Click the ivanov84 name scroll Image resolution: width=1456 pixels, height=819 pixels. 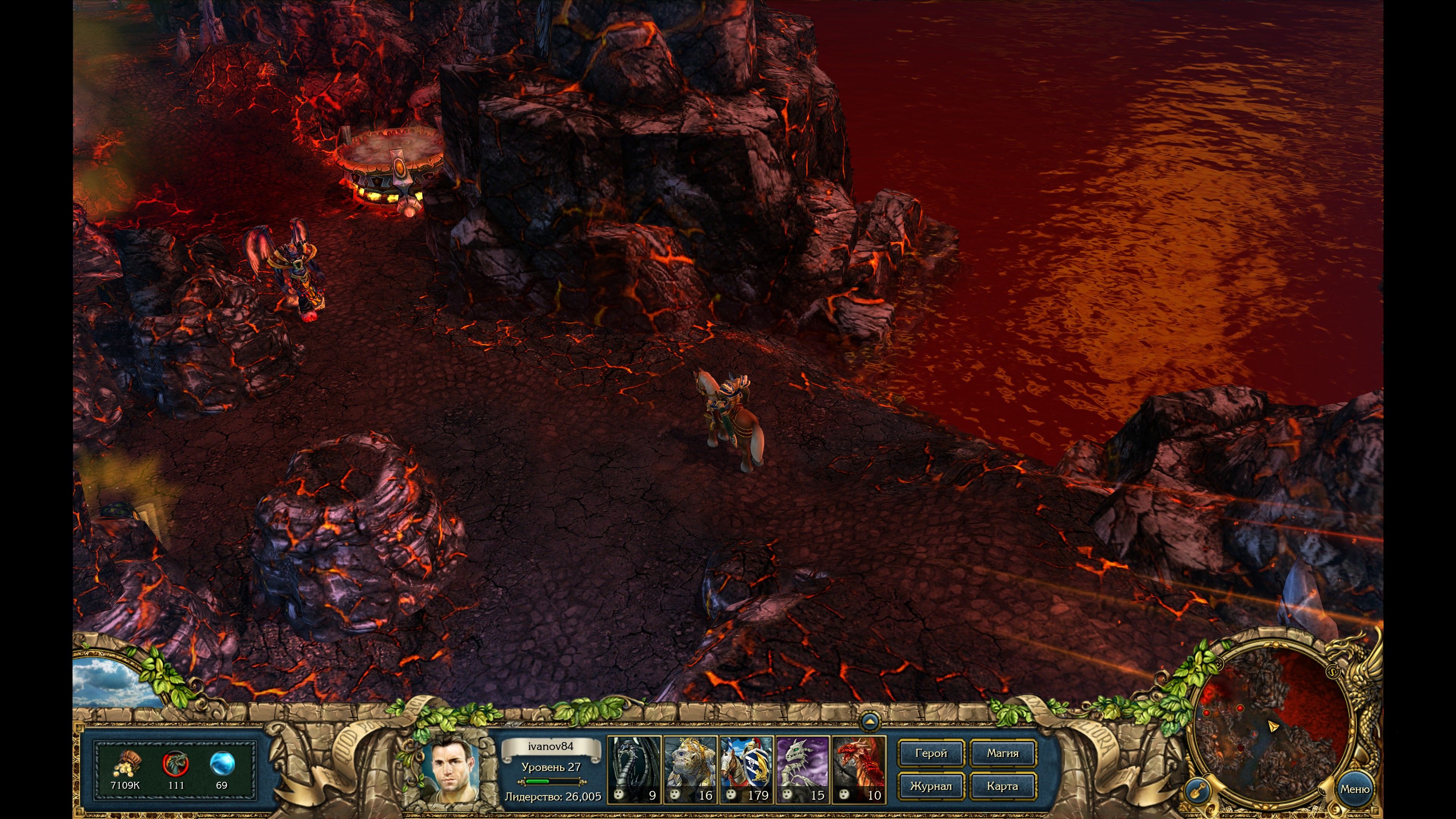click(x=551, y=747)
